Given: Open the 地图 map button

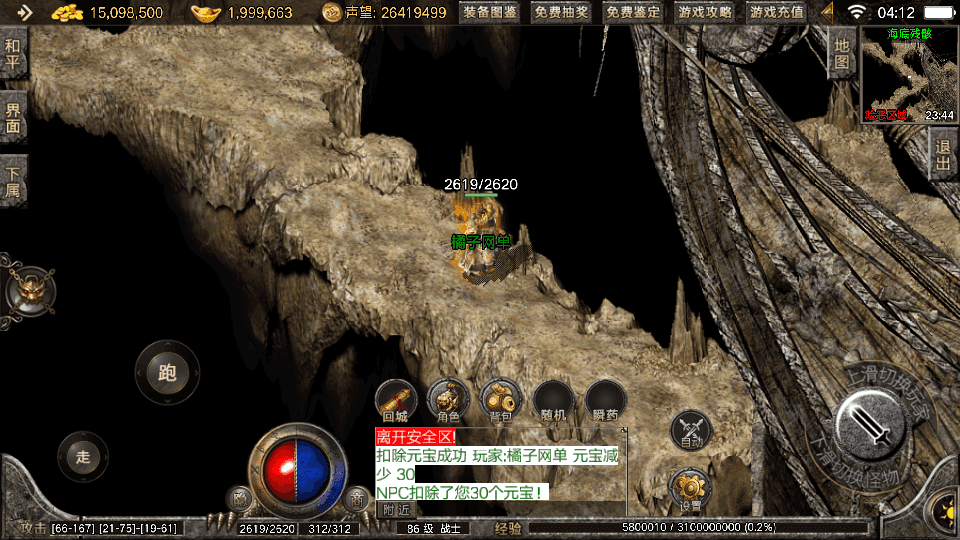Looking at the screenshot, I should [x=842, y=53].
